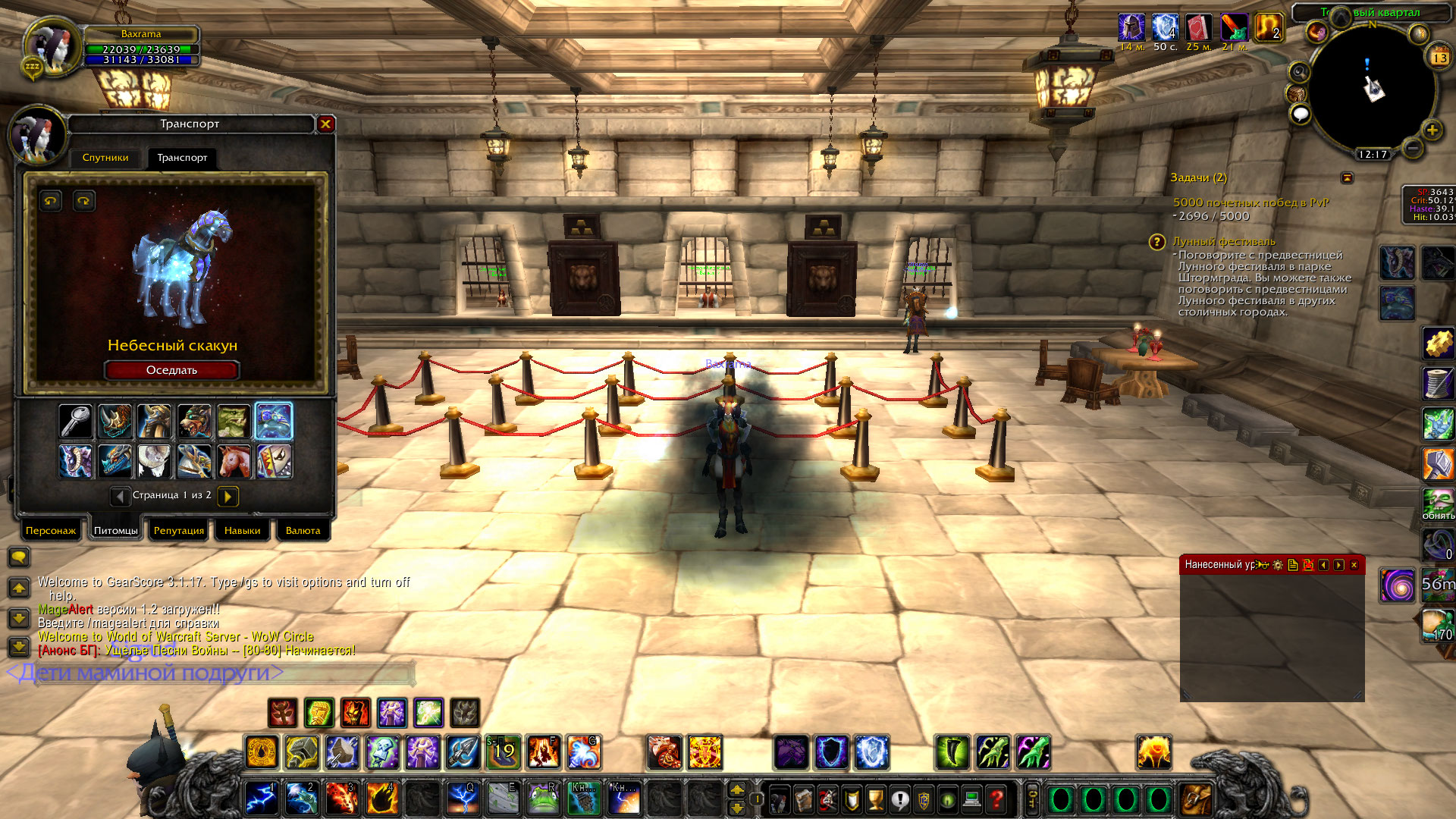Zoom out the minimap
Screen dimensions: 1456x819
coord(1412,148)
